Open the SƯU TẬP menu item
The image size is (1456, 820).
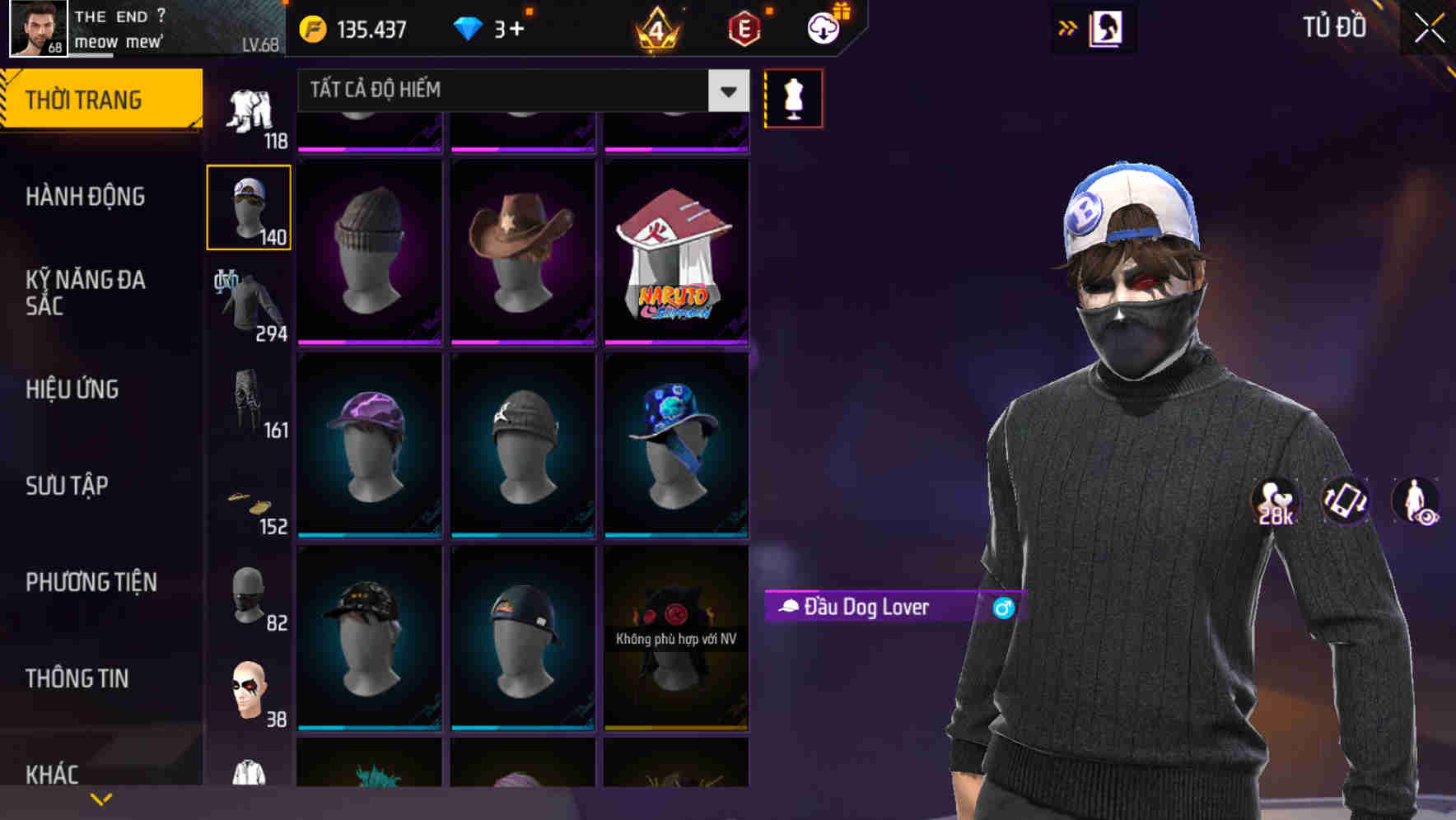point(66,486)
